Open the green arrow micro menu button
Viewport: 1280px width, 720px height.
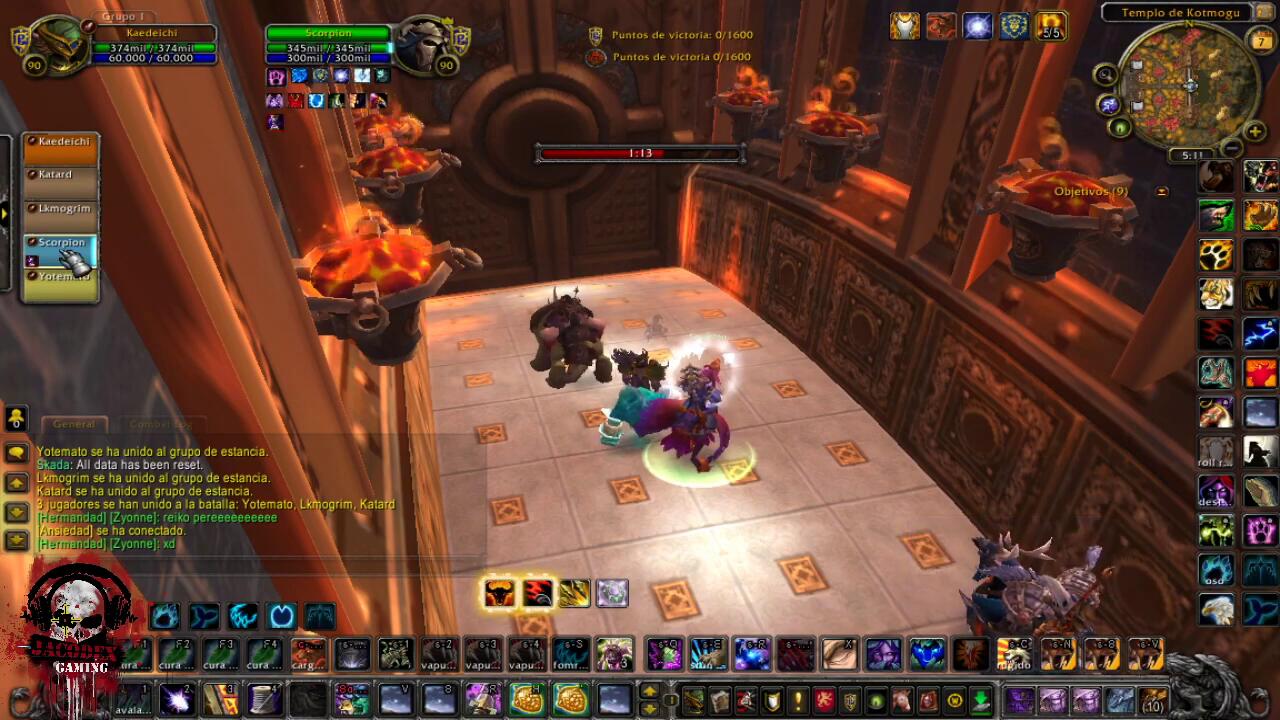(x=980, y=700)
